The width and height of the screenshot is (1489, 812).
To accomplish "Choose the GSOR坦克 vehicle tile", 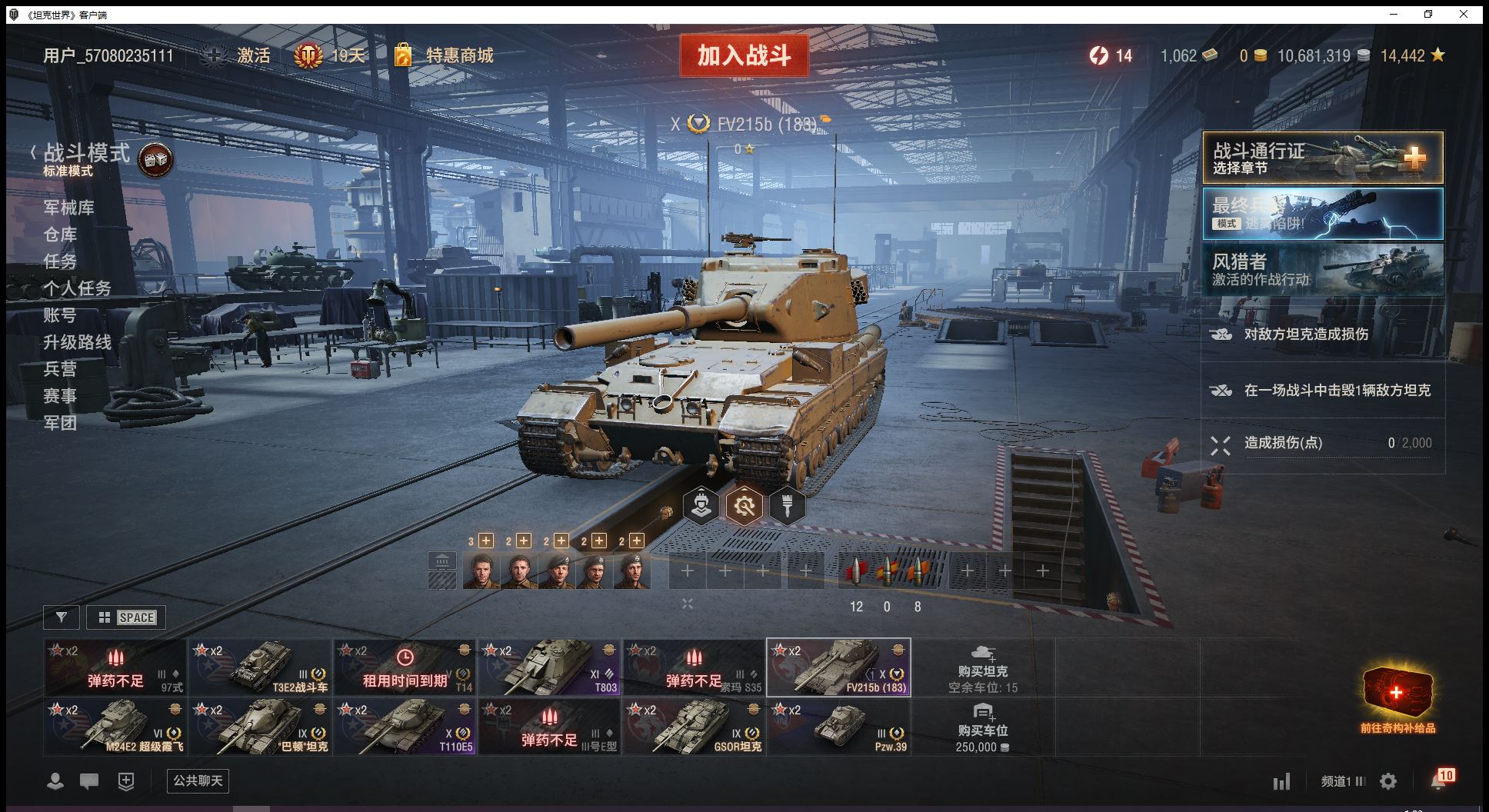I will click(695, 727).
